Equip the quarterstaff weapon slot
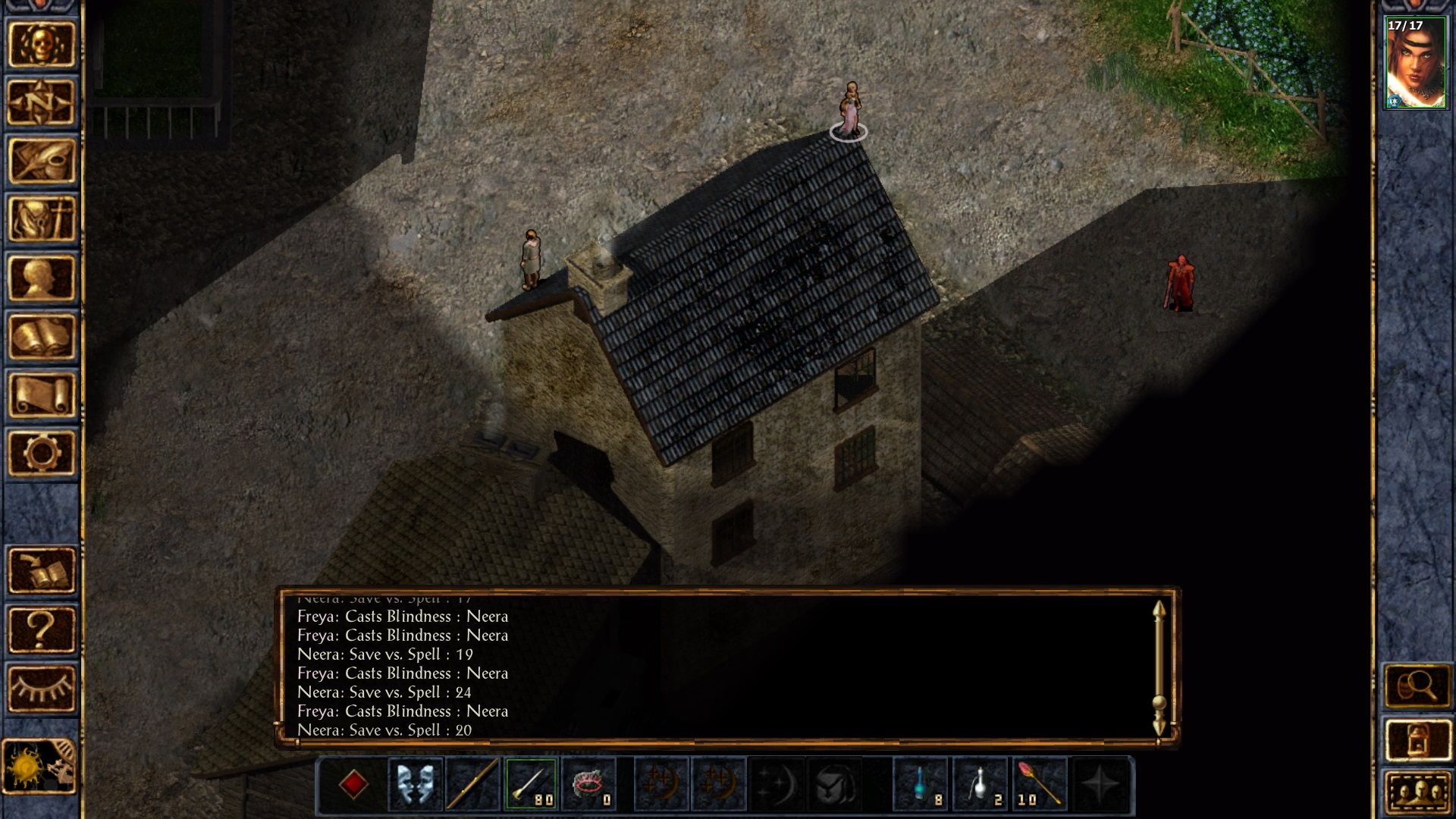 click(472, 784)
